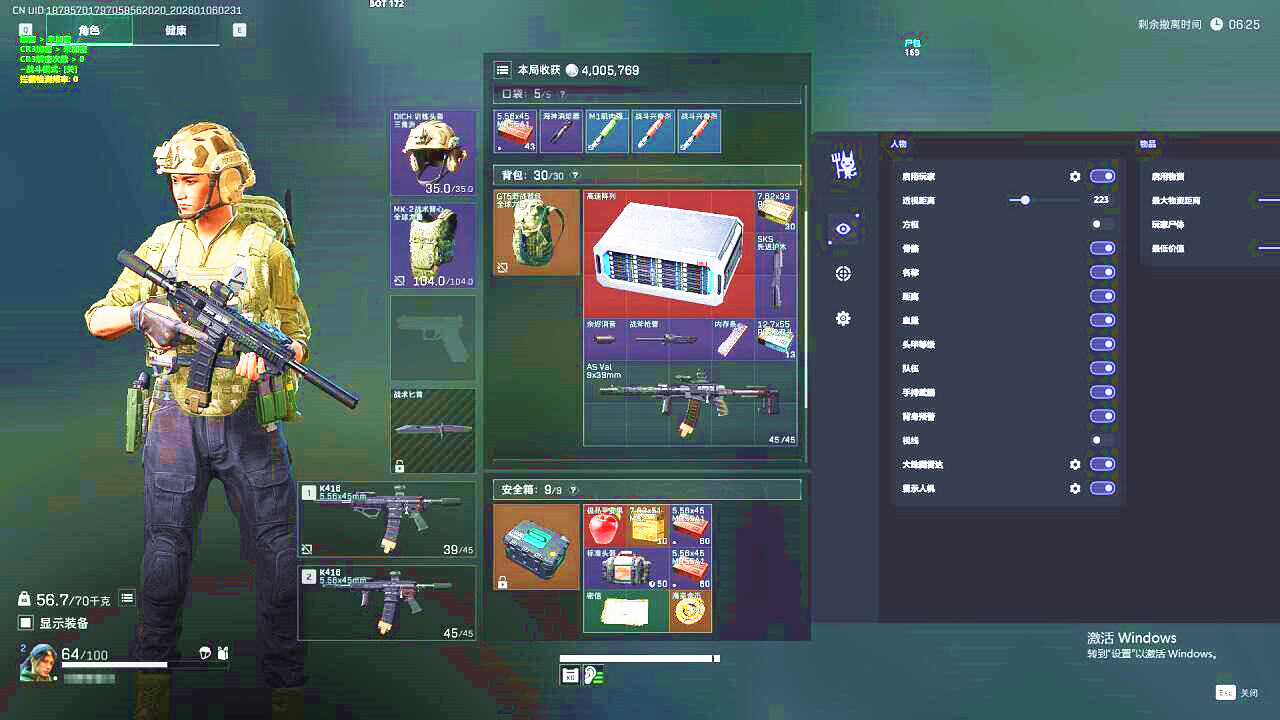
Task: Open the gear settings tab in the overlay sidebar
Action: tap(843, 318)
